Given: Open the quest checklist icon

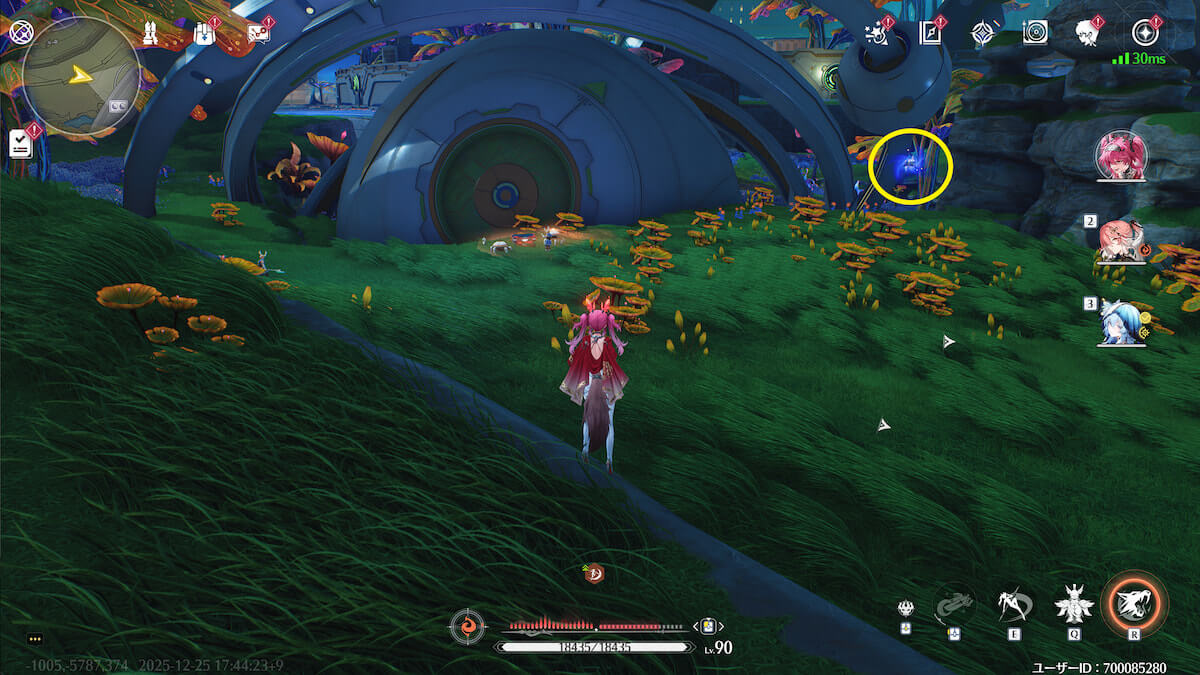Looking at the screenshot, I should click(x=20, y=143).
